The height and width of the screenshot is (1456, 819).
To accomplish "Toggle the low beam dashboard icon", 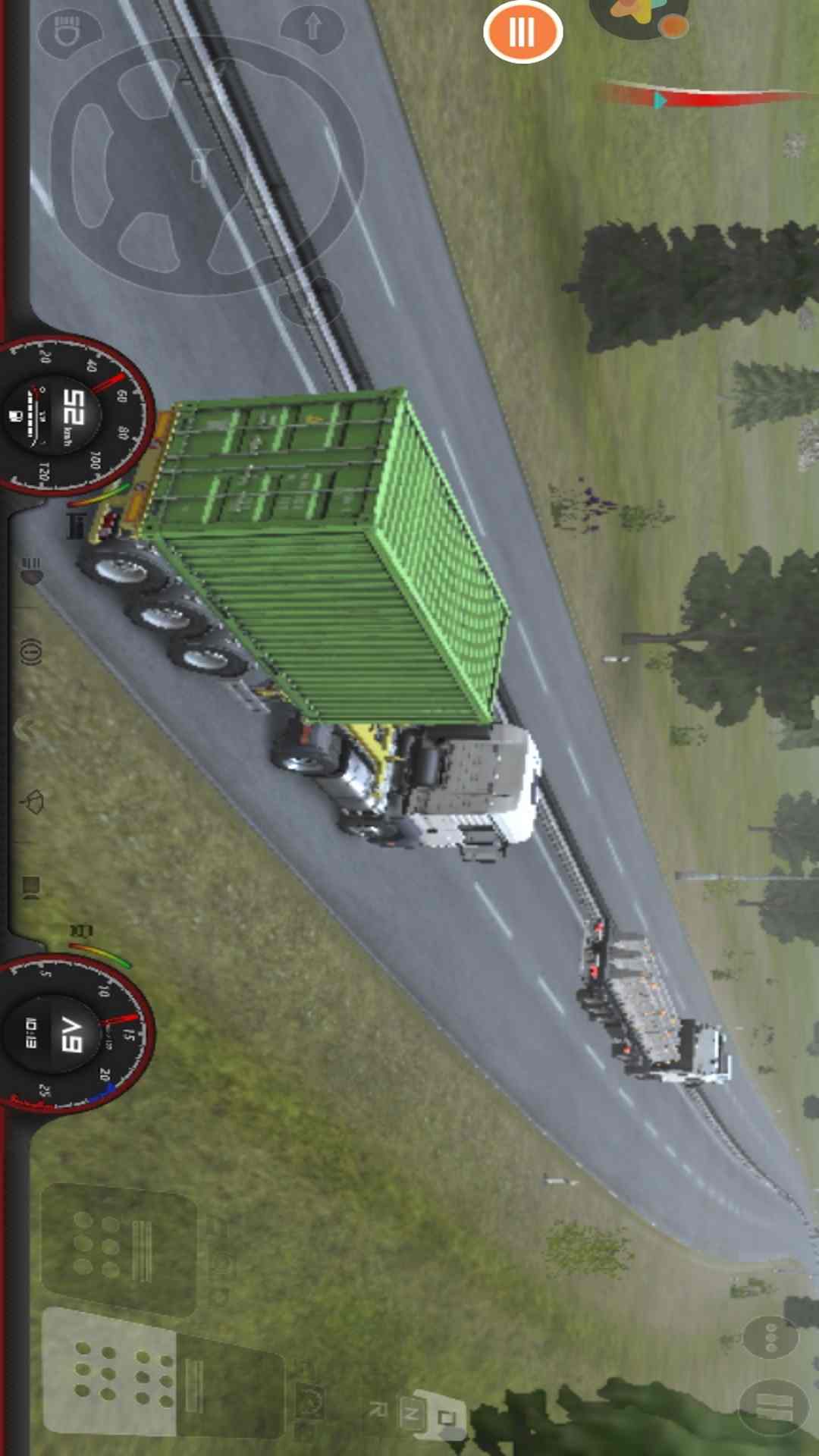I will click(31, 570).
